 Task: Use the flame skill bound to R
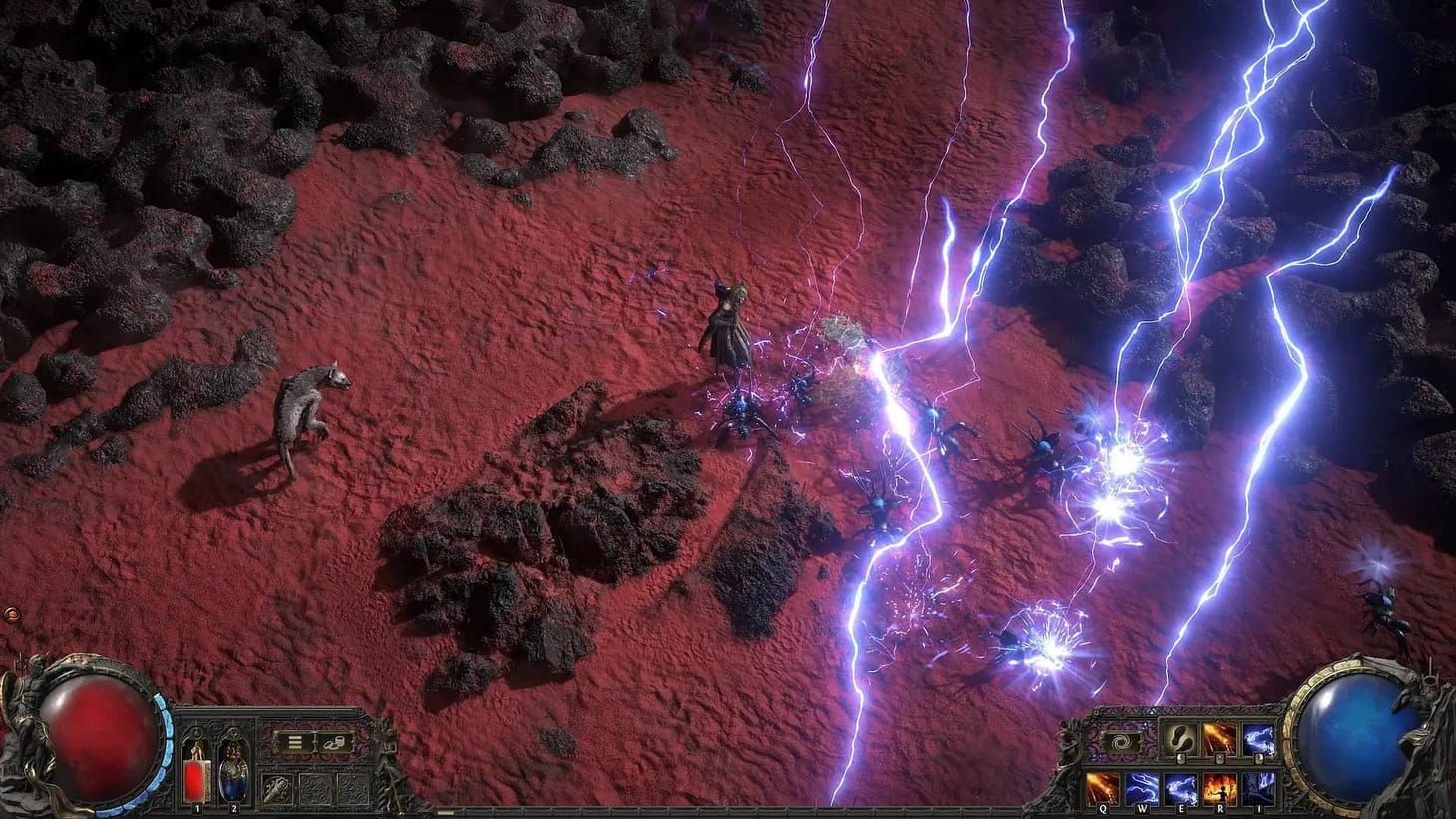(1221, 788)
